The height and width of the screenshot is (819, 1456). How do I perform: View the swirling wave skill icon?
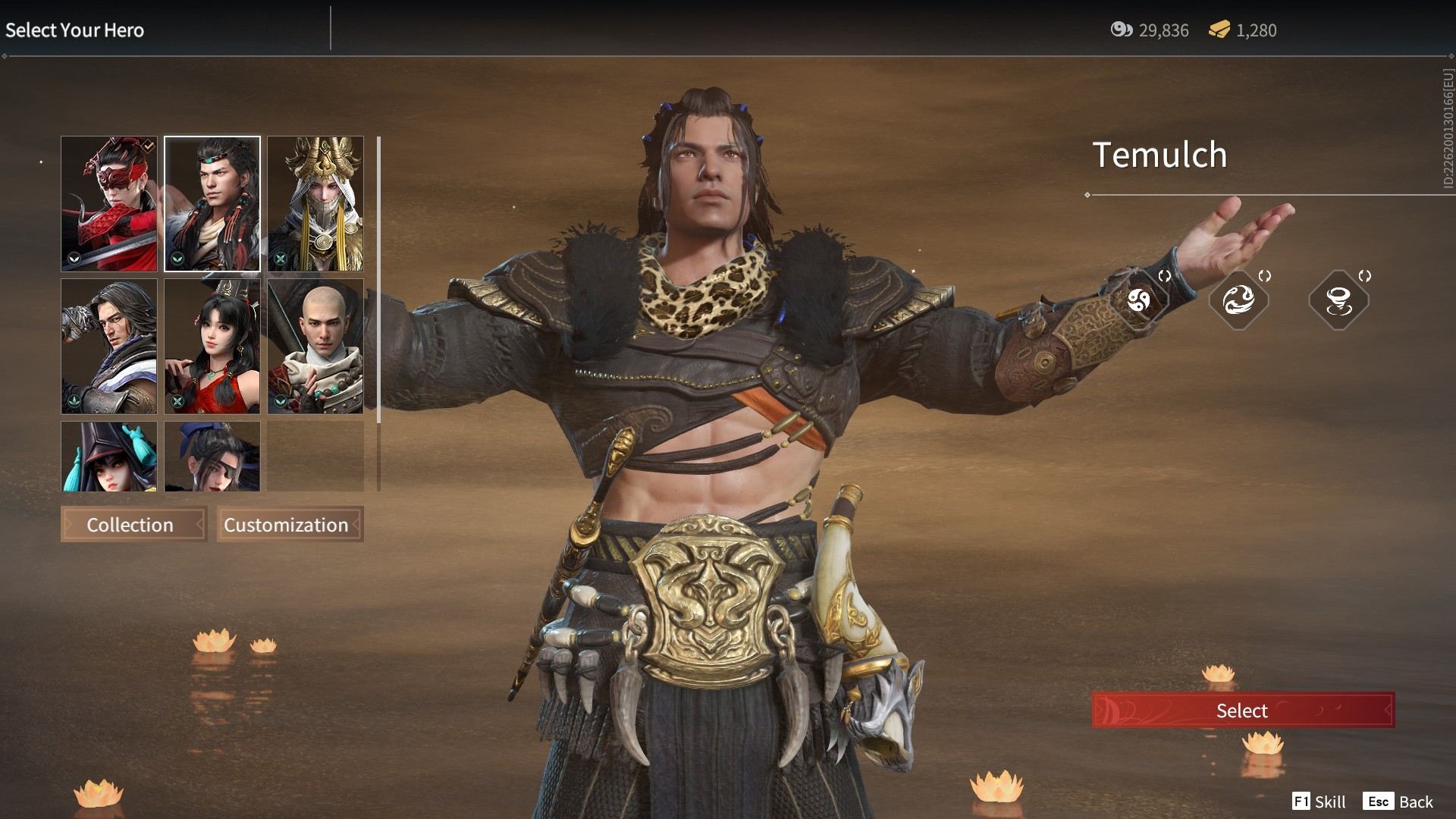click(x=1238, y=300)
